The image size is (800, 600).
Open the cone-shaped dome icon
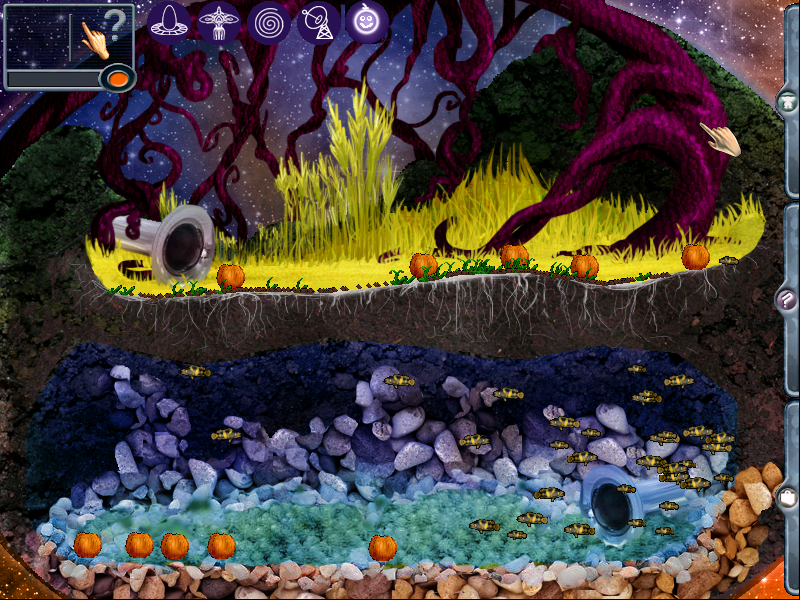click(x=170, y=21)
